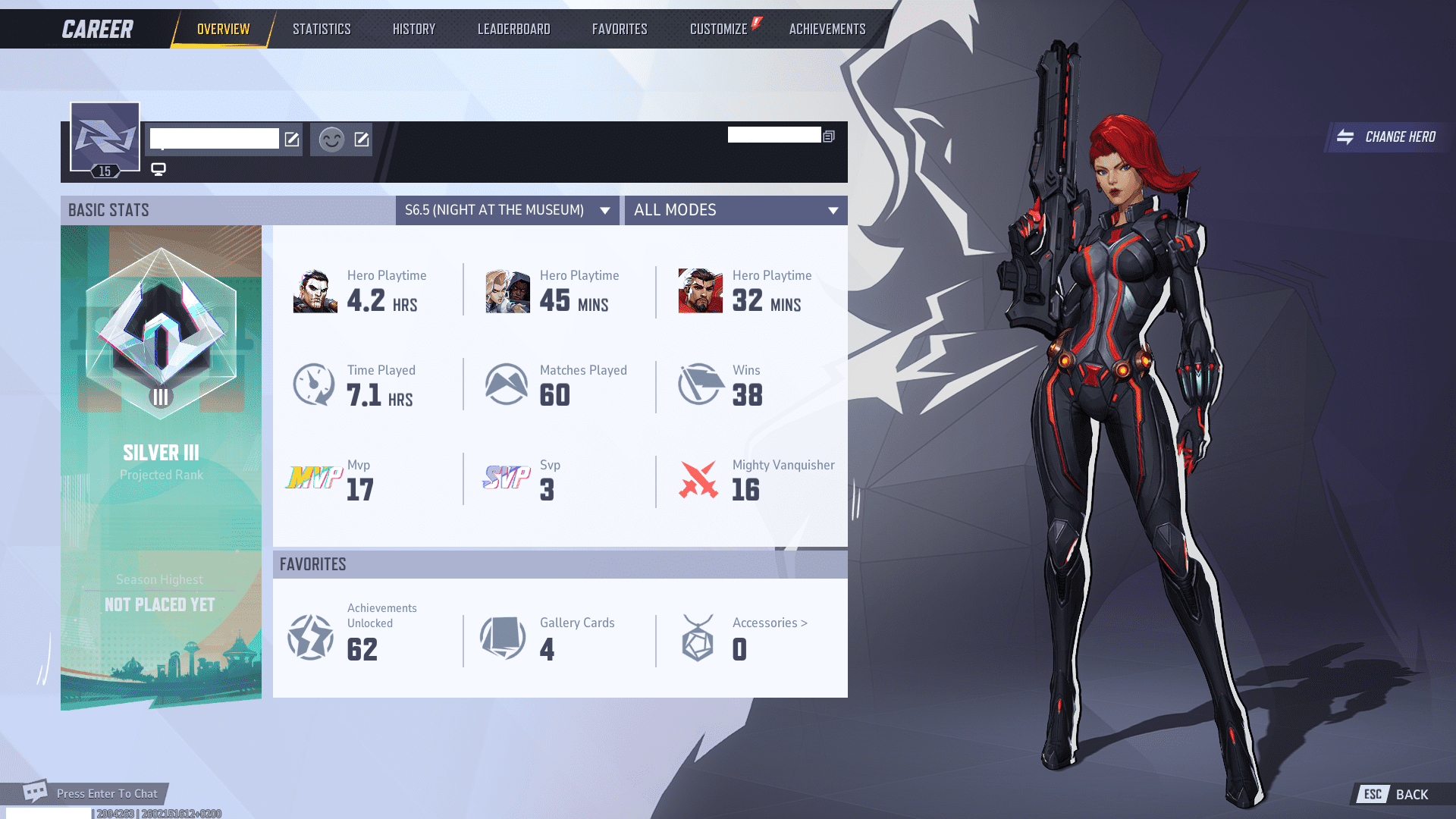Viewport: 1456px width, 819px height.
Task: Click the Change Hero button
Action: click(1388, 137)
